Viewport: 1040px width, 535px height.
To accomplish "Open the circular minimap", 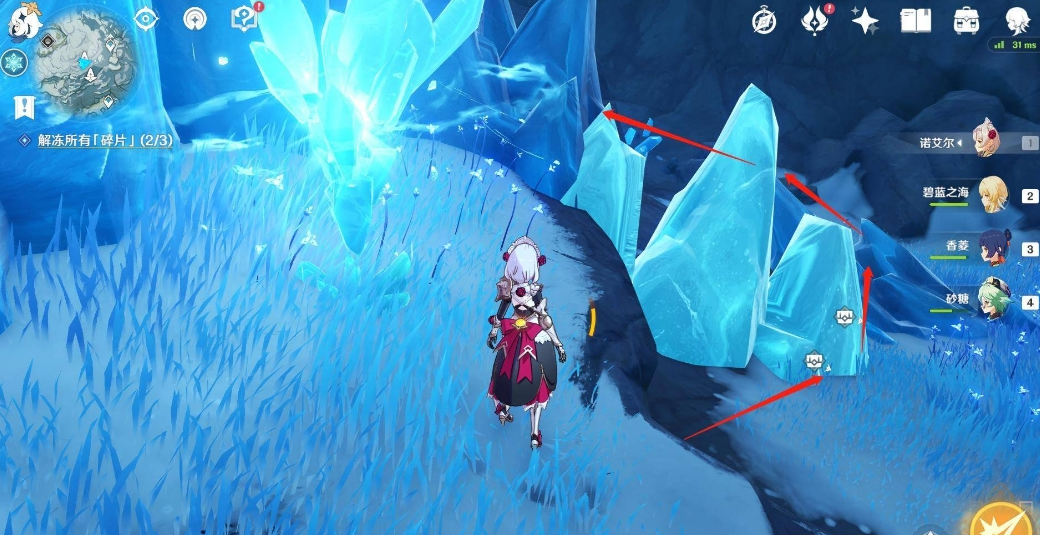I will 84,61.
